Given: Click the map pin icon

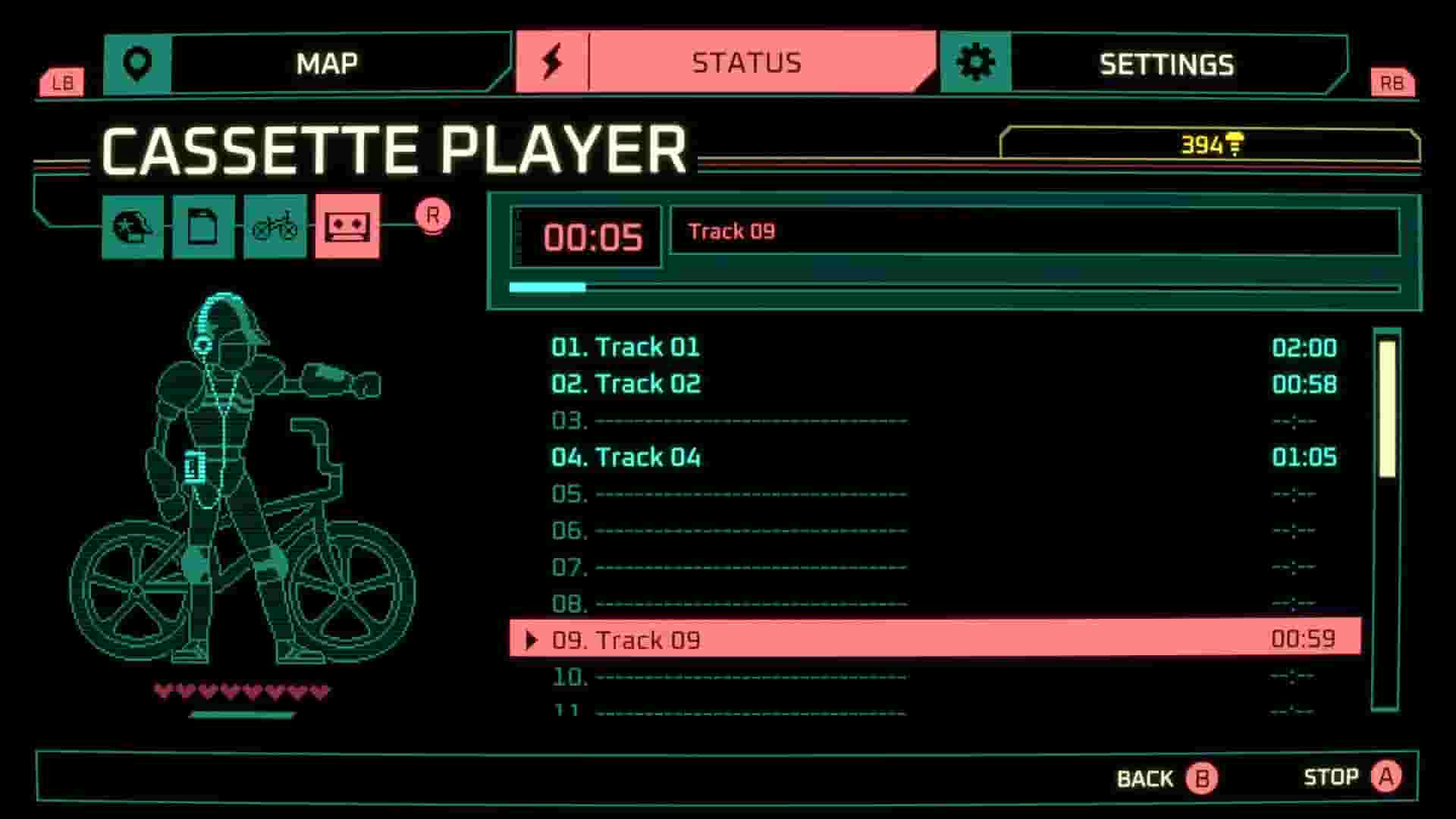Looking at the screenshot, I should pos(137,62).
